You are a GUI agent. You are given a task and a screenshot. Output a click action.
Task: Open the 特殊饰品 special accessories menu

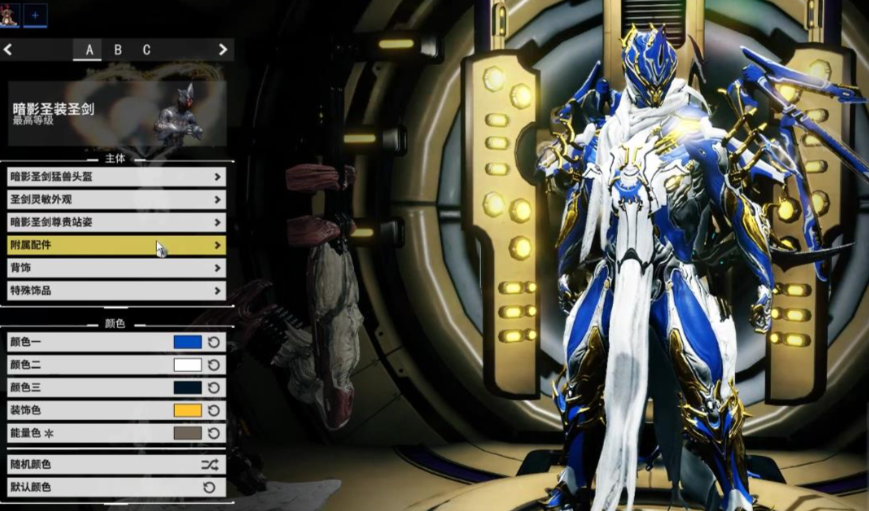(115, 291)
